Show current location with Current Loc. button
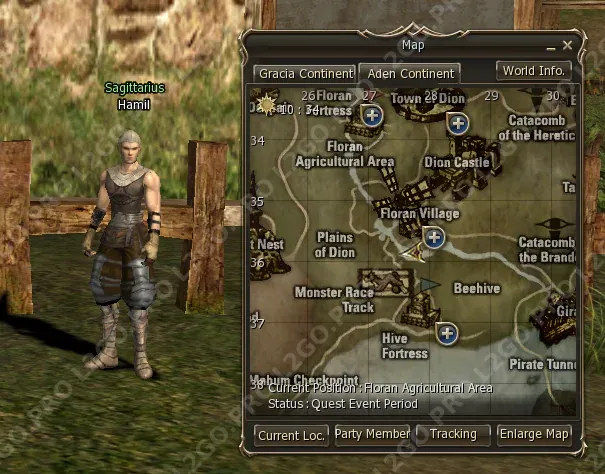 (292, 435)
